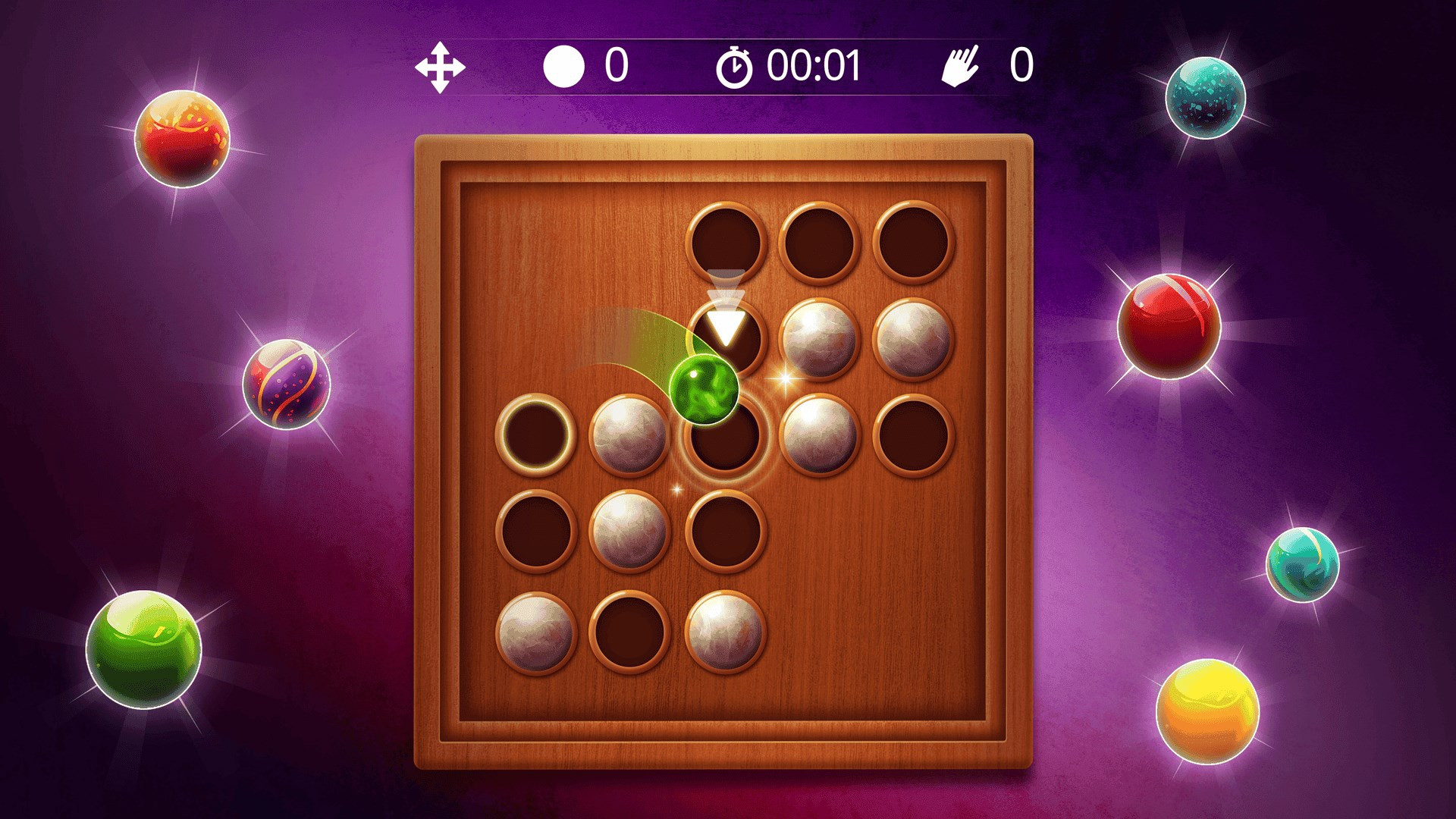1456x819 pixels.
Task: Select the green marble on the board
Action: tap(704, 387)
